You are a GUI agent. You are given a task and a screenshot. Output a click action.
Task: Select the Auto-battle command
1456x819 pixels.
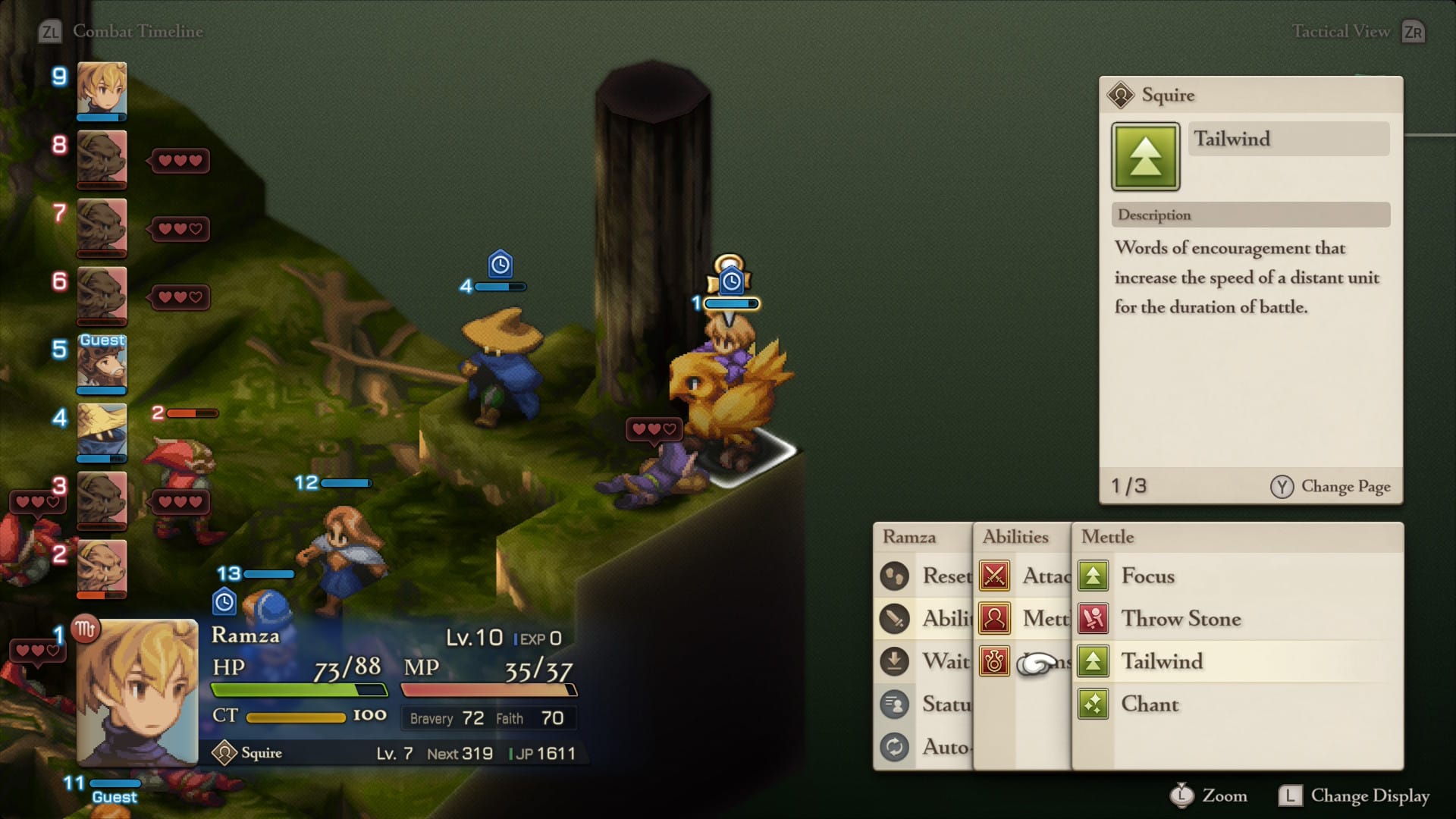tap(927, 747)
